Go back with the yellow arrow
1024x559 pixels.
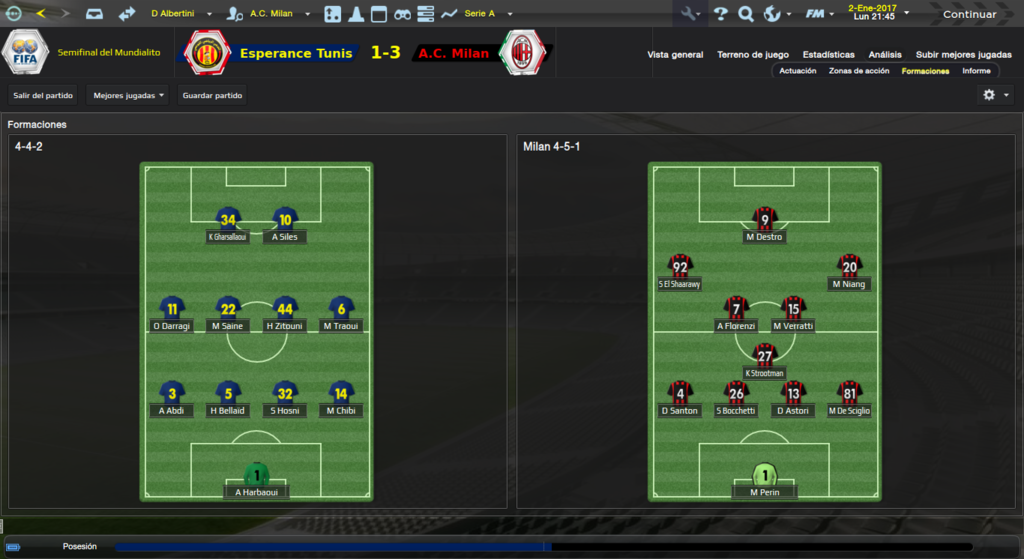point(41,14)
